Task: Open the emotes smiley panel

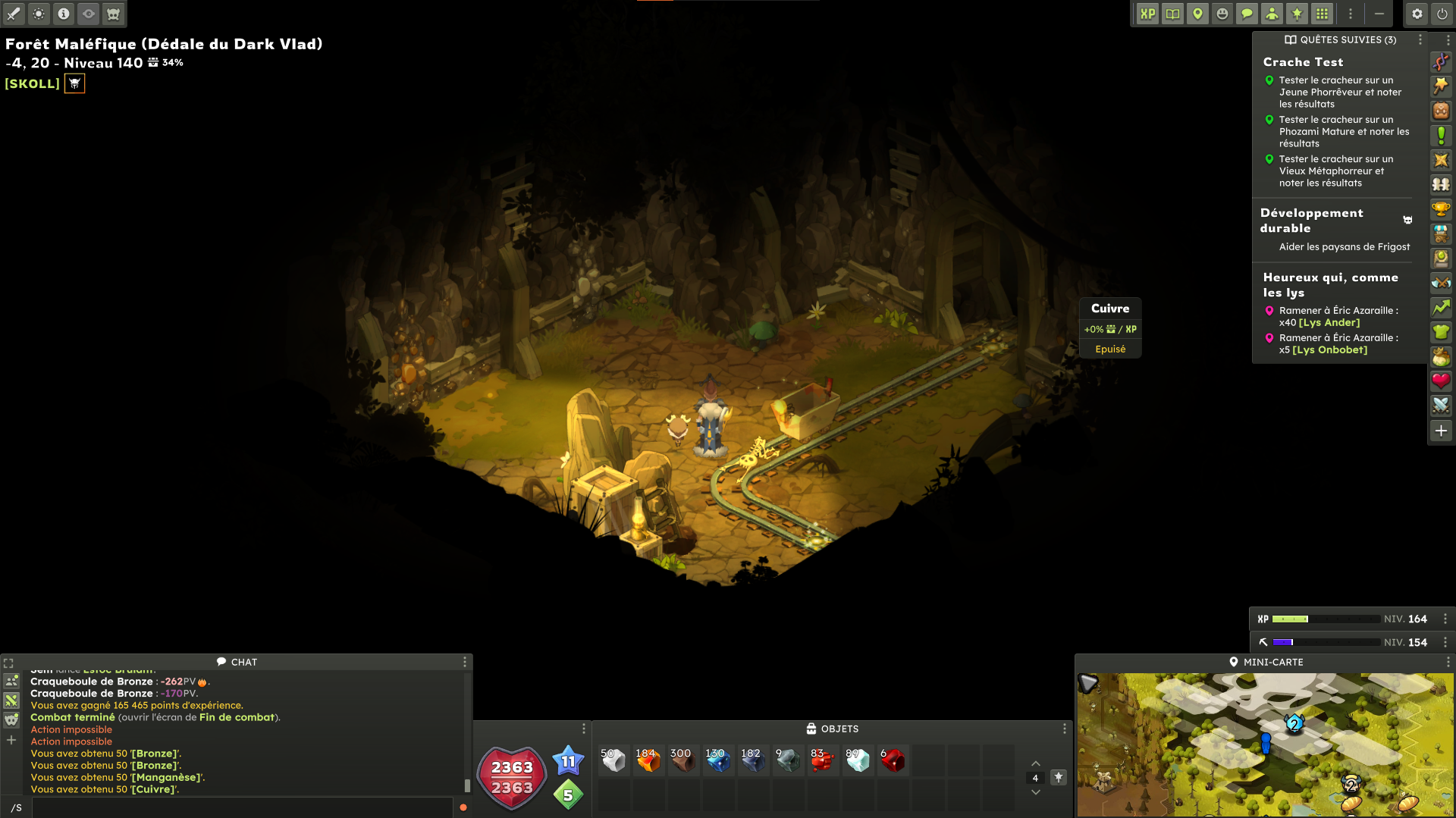Action: [x=1222, y=14]
